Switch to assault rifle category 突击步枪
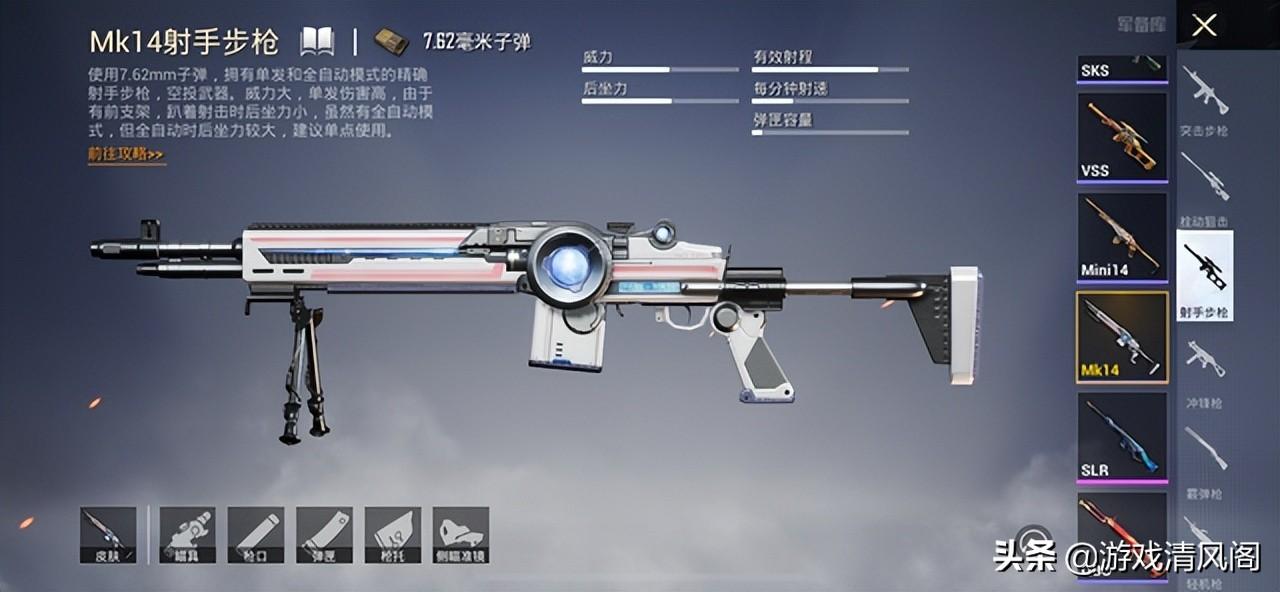Viewport: 1280px width, 592px height. (x=1205, y=98)
